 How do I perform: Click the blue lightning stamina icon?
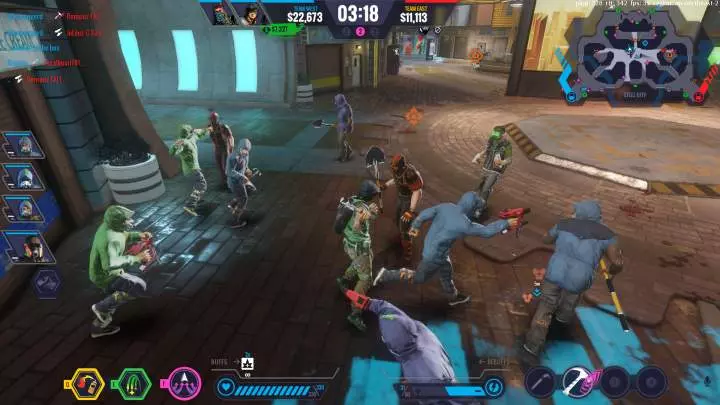tap(492, 385)
